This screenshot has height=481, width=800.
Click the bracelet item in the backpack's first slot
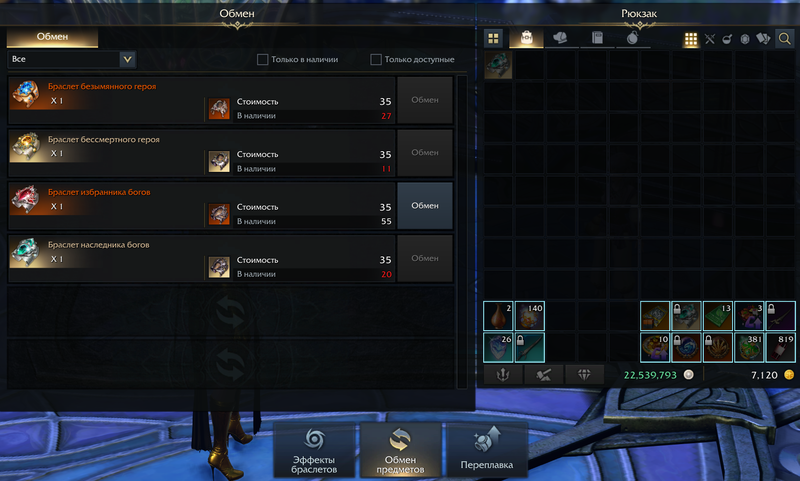tap(499, 66)
